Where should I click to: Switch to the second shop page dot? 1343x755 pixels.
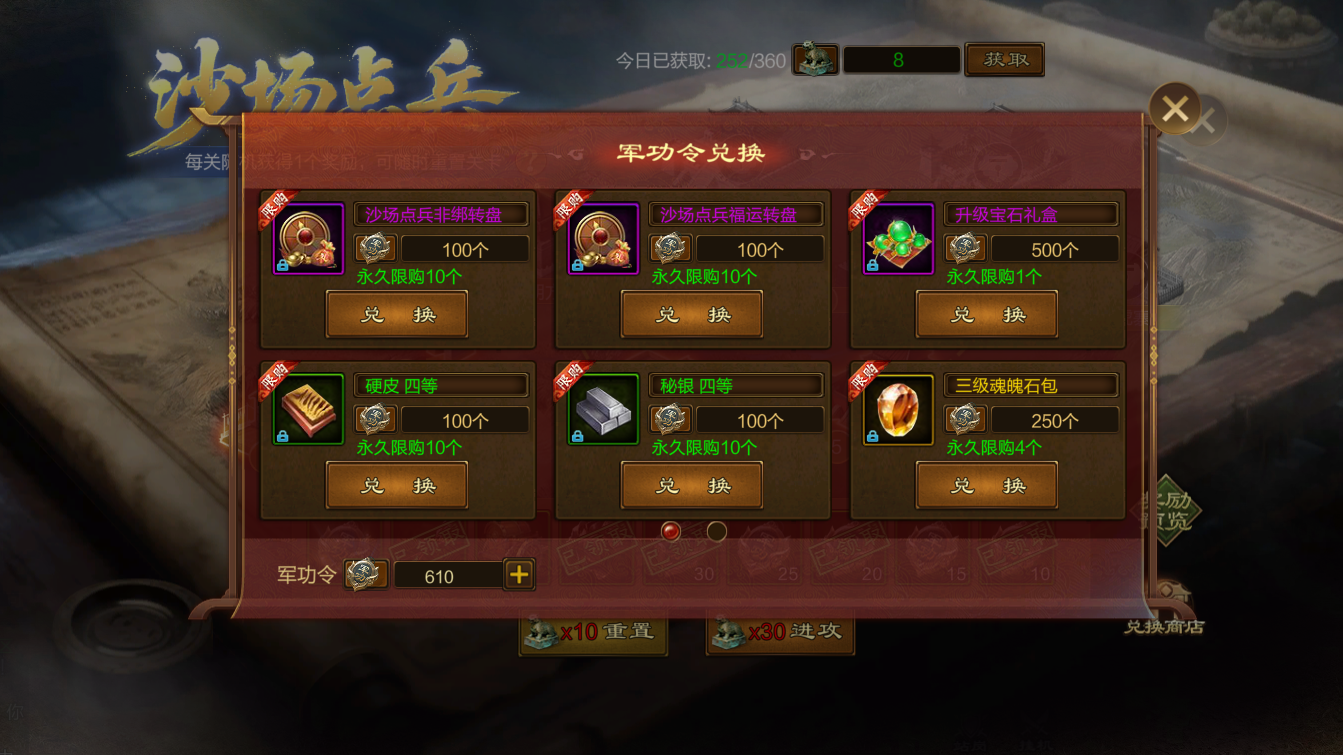coord(716,531)
